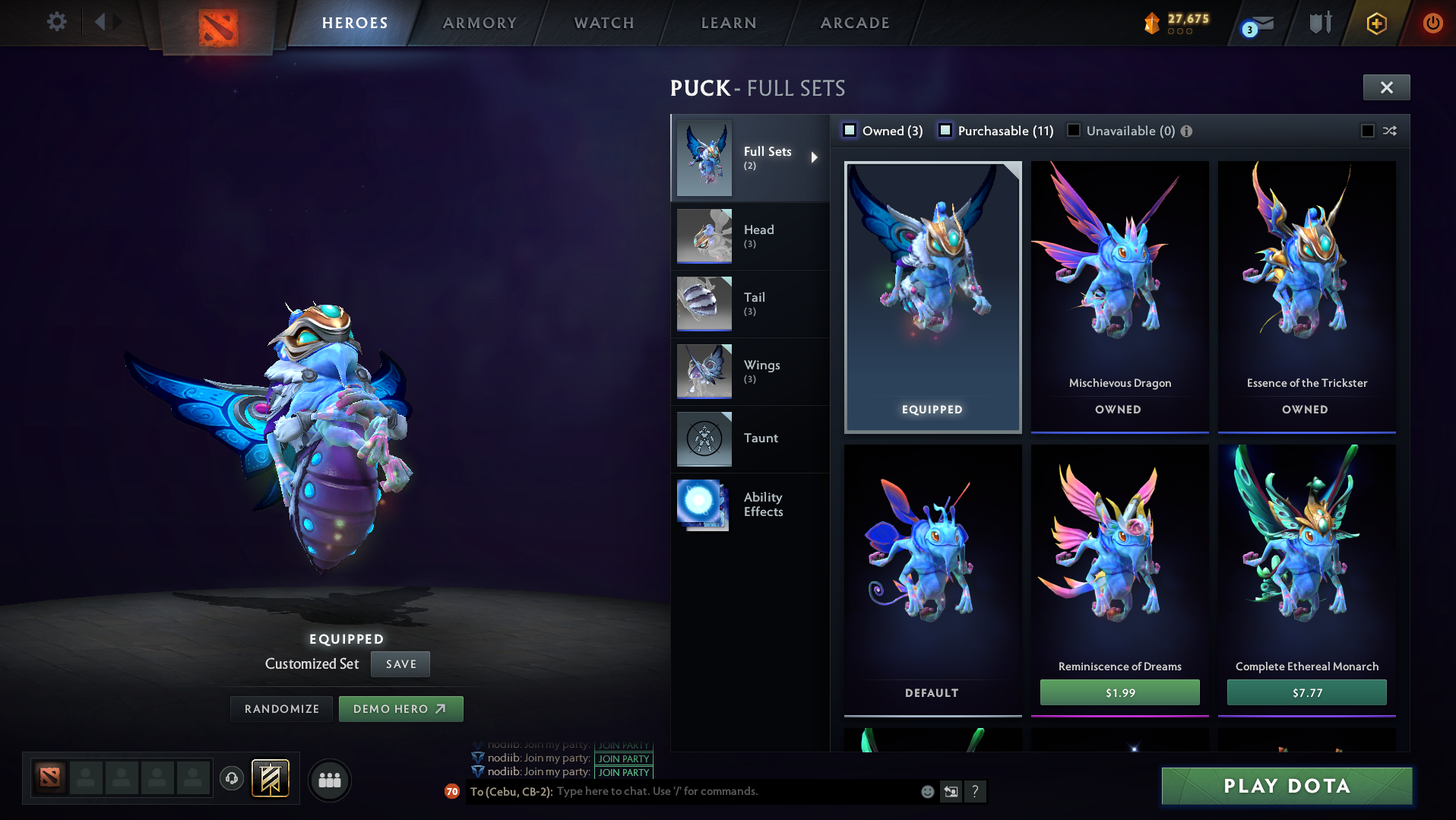This screenshot has height=820, width=1456.
Task: Toggle the Owned (3) filter checkbox
Action: 849,130
